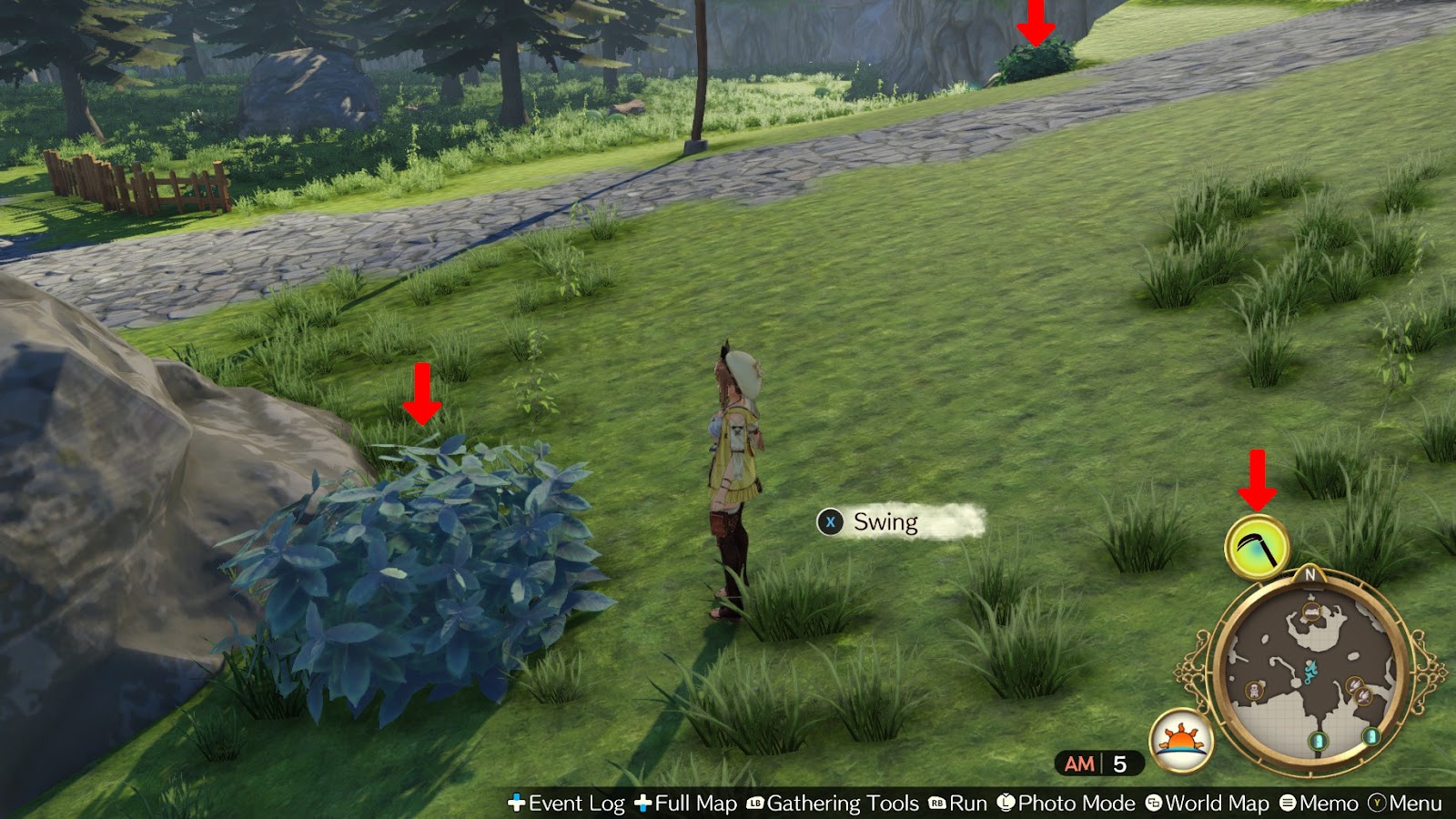Select a teal exit marker at minimap bottom
This screenshot has height=819, width=1456.
tap(1318, 740)
